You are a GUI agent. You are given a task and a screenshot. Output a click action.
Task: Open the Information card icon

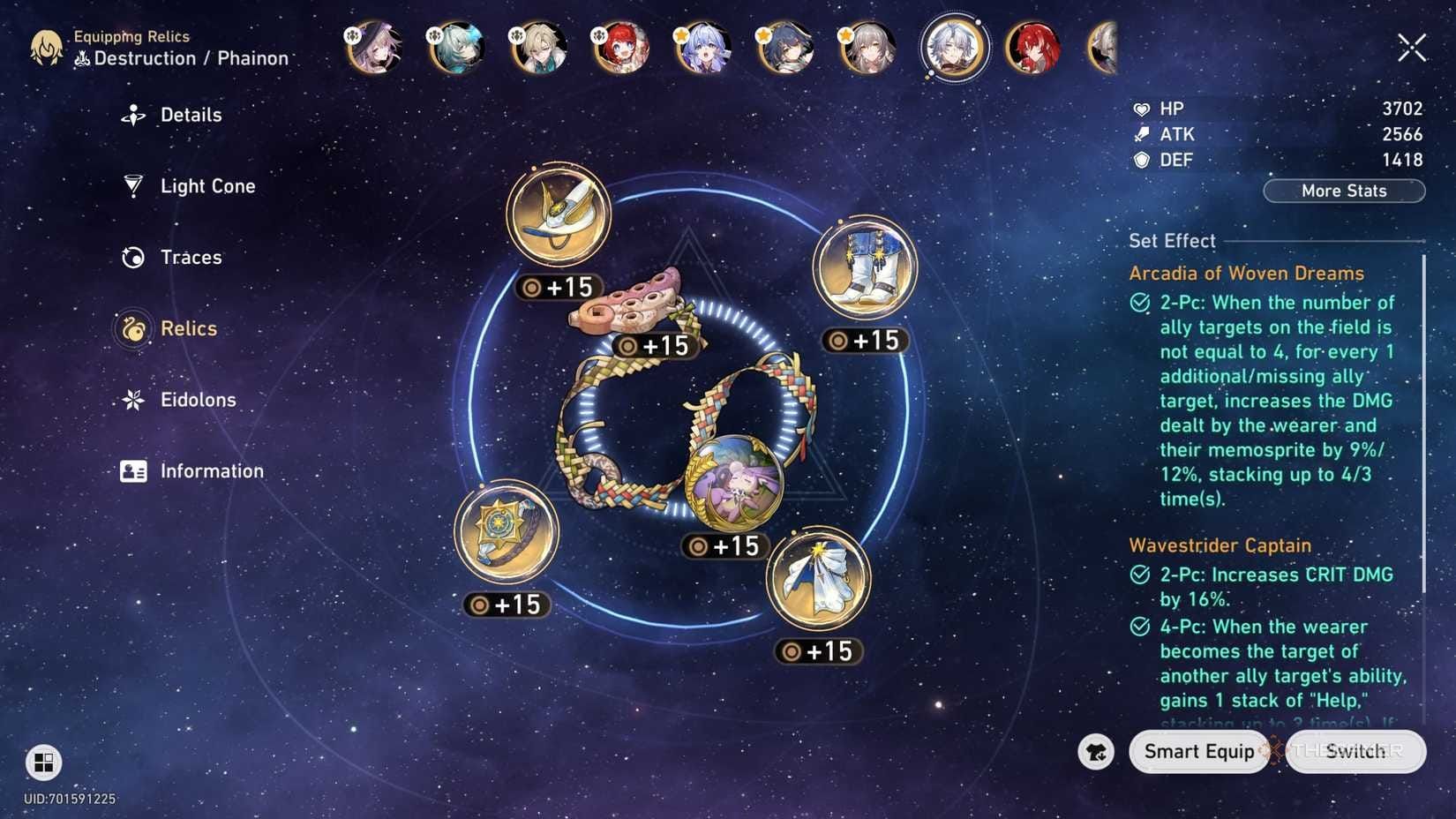tap(132, 470)
